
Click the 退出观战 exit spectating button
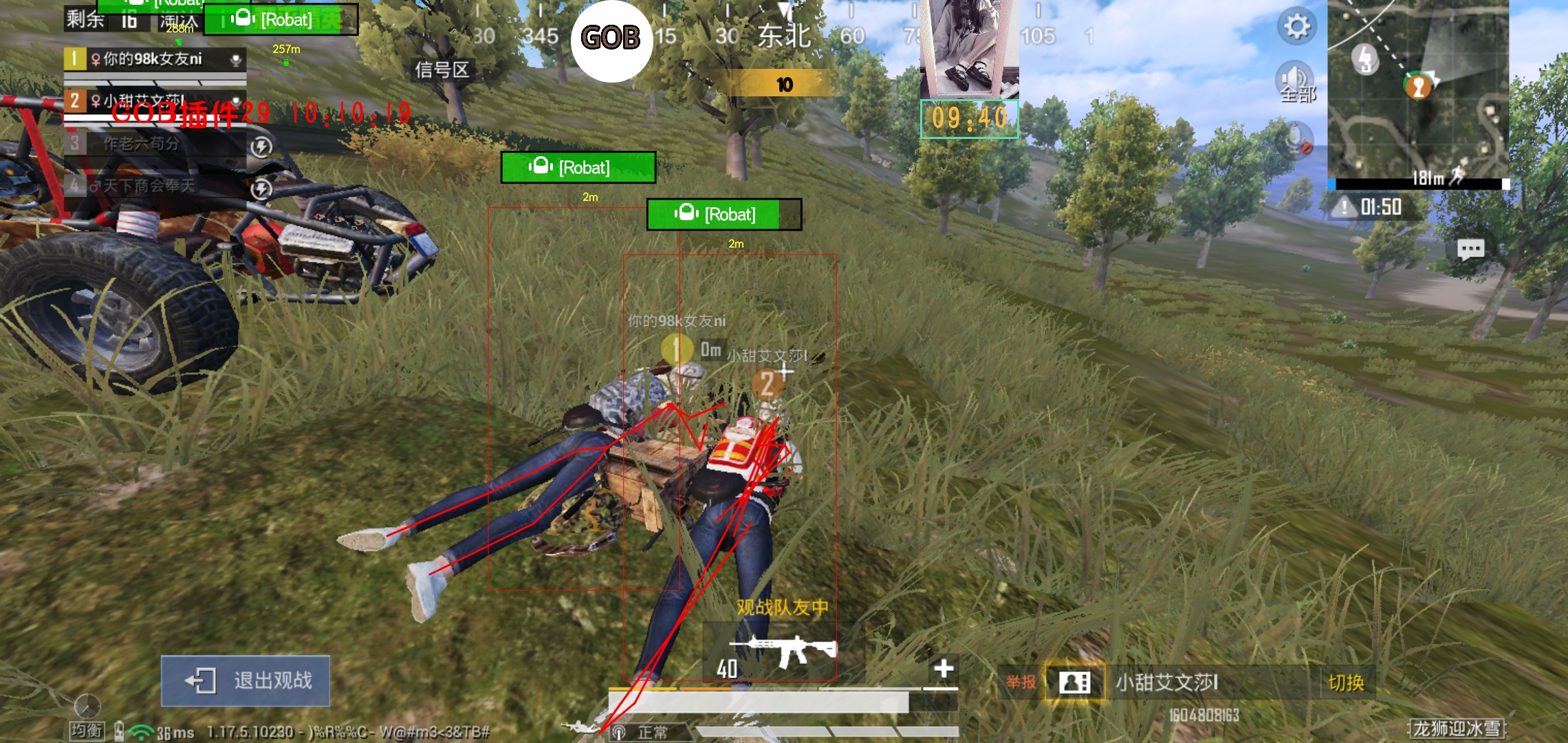[246, 680]
